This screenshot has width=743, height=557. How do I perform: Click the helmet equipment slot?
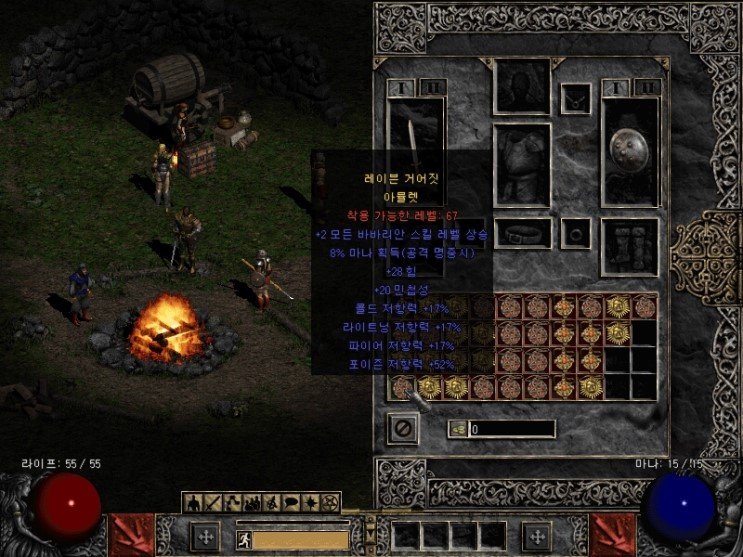coord(522,87)
